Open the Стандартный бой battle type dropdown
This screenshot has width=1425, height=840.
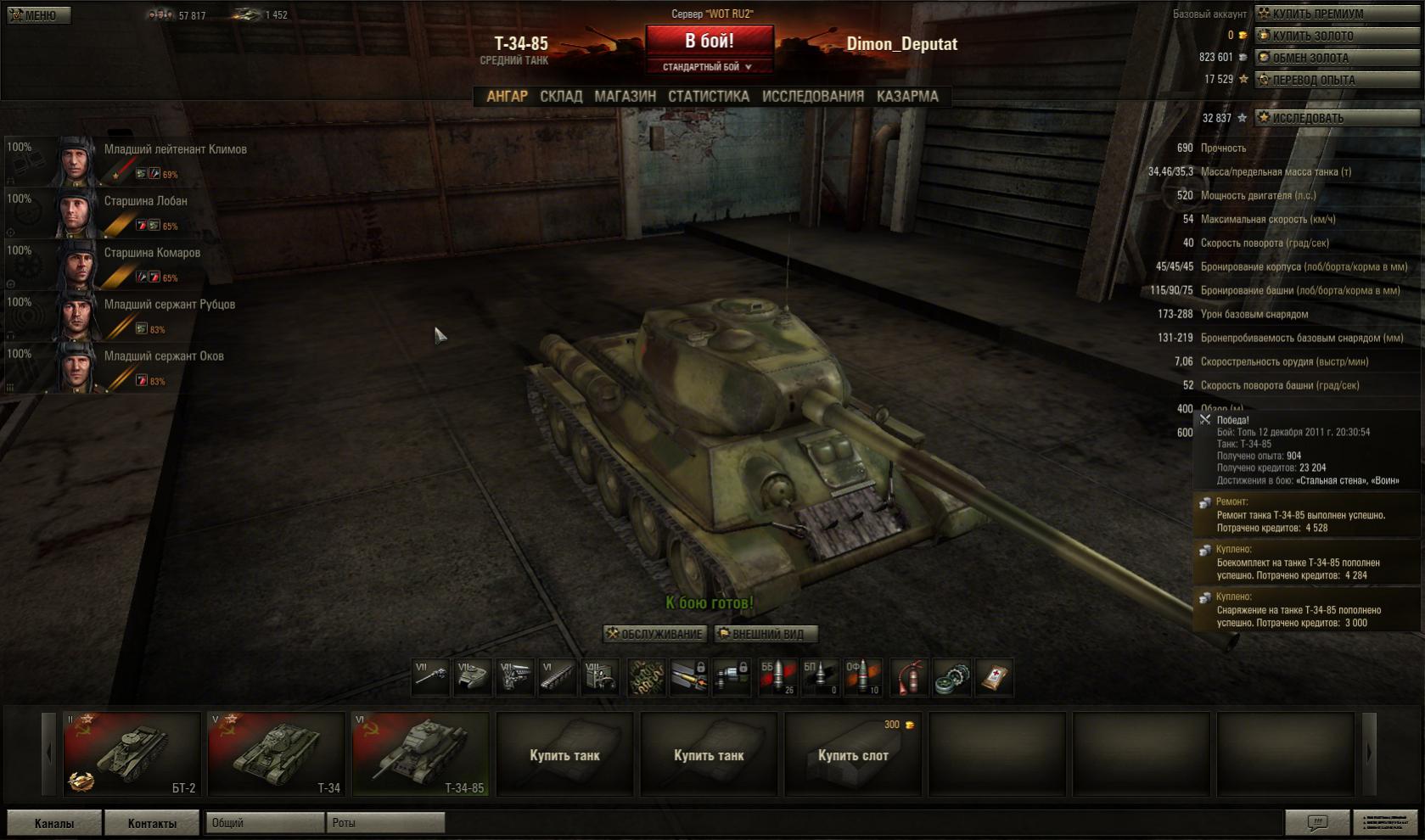(x=708, y=67)
